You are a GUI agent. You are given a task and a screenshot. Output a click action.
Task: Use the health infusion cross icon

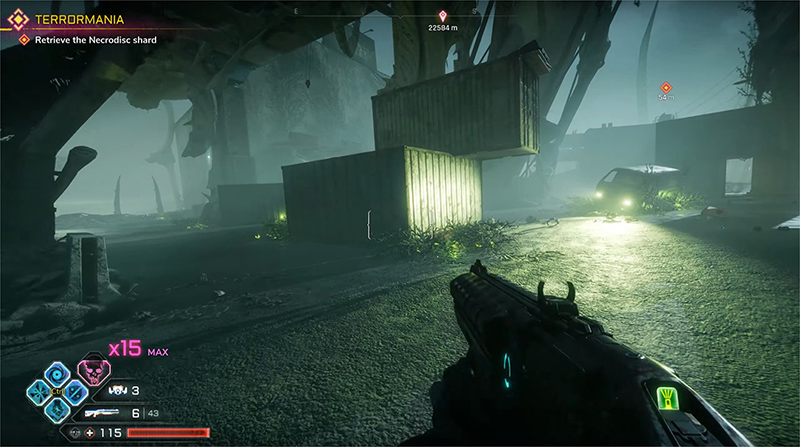click(91, 433)
